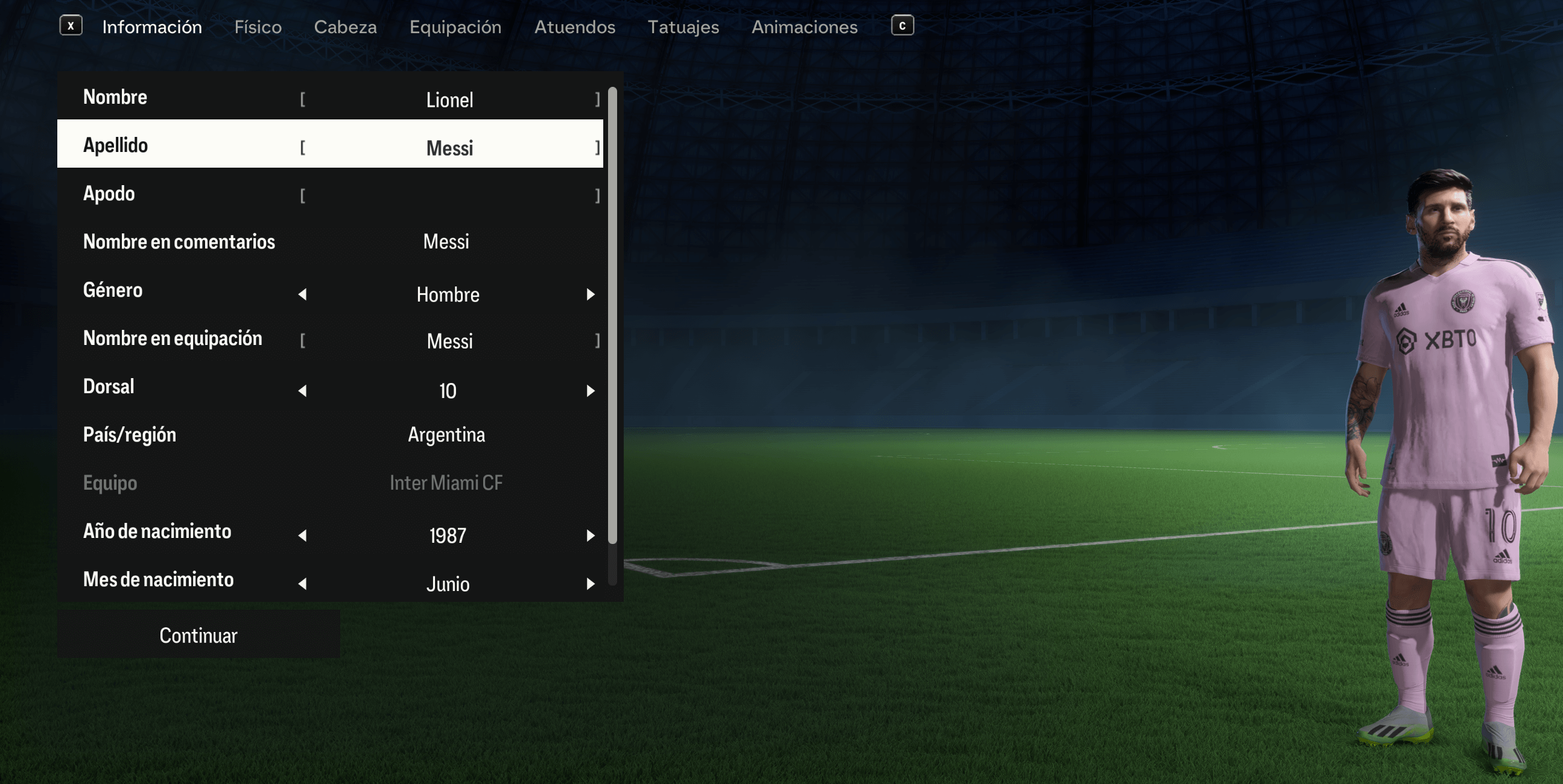
Task: Open the Cabeza tab
Action: (x=345, y=27)
